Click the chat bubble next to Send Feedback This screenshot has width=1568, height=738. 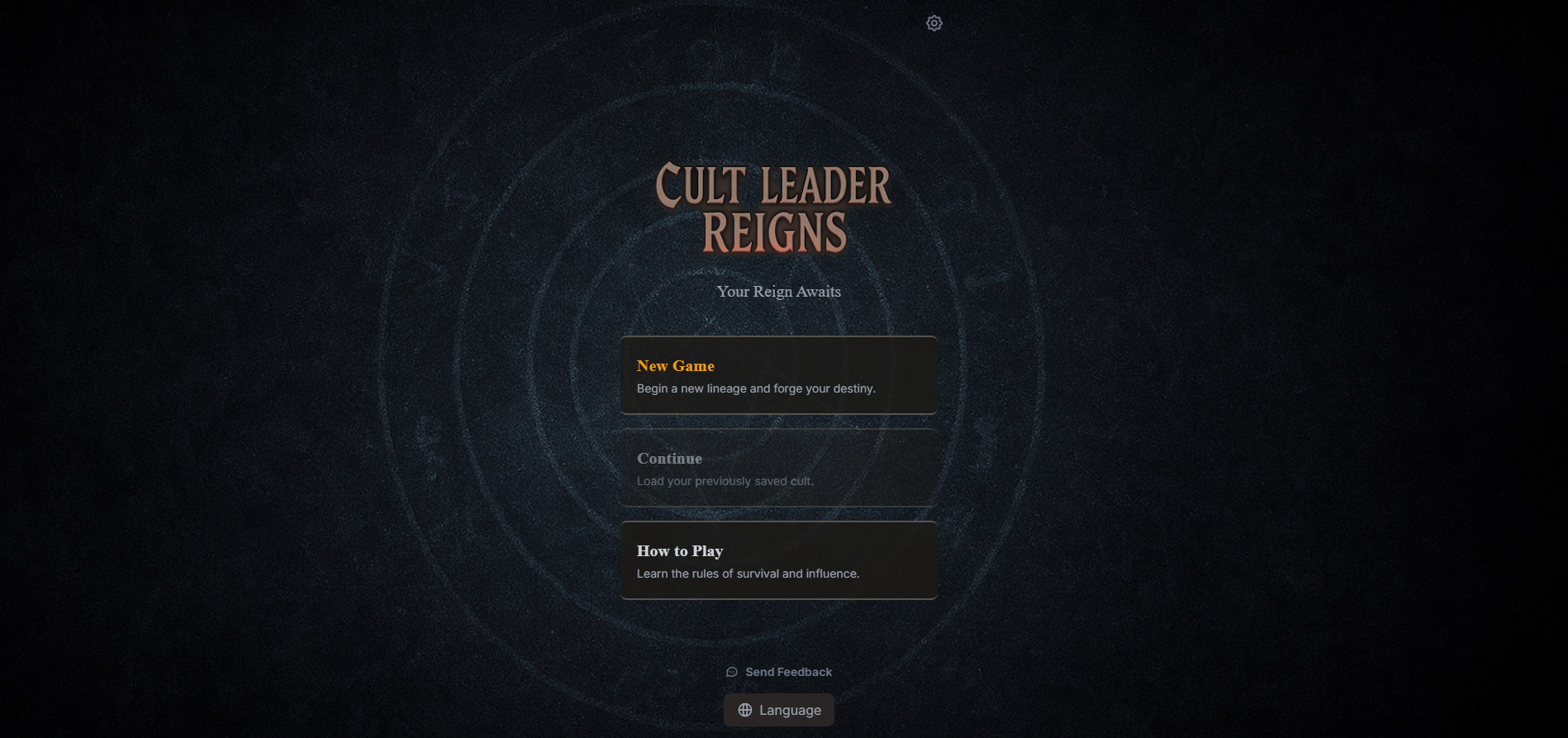click(x=732, y=672)
